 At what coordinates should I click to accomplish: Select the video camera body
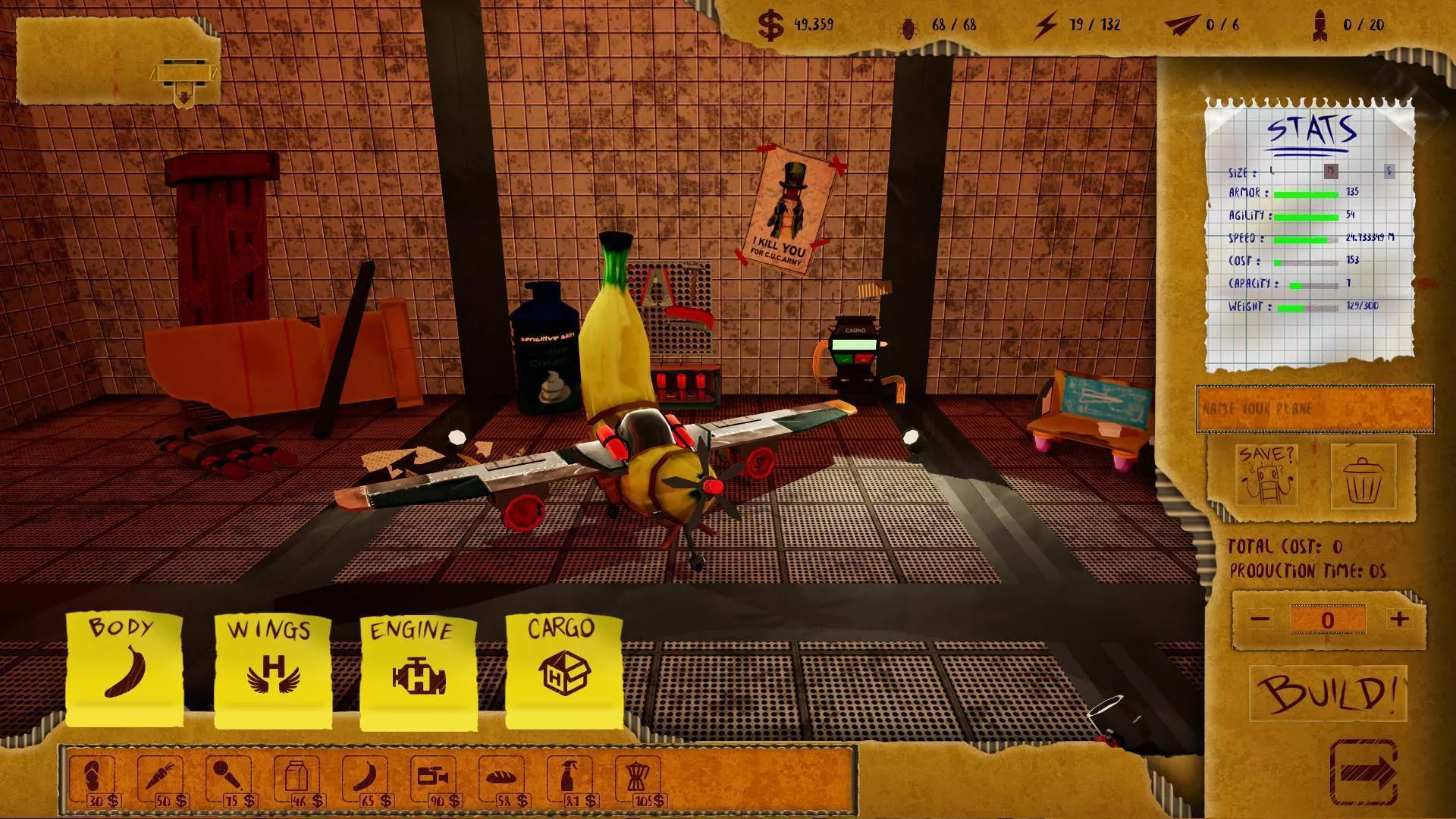click(x=434, y=780)
